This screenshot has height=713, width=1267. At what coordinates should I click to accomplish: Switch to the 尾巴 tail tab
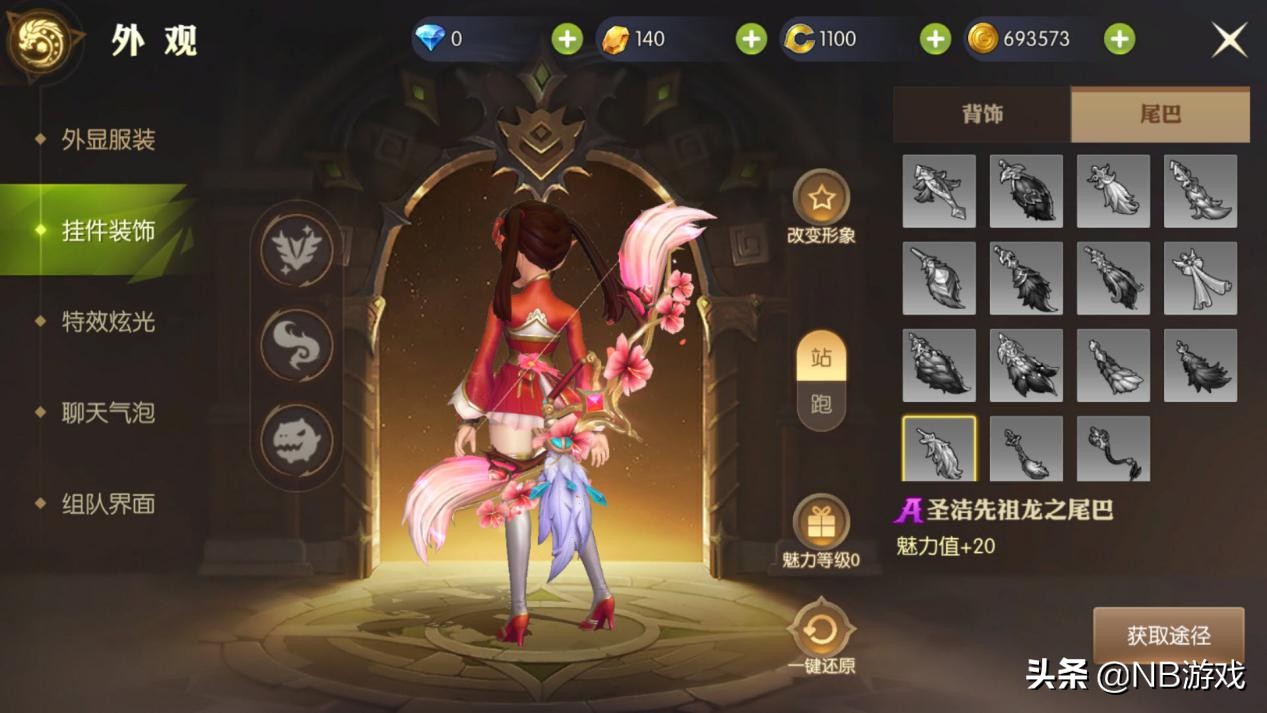(1160, 114)
